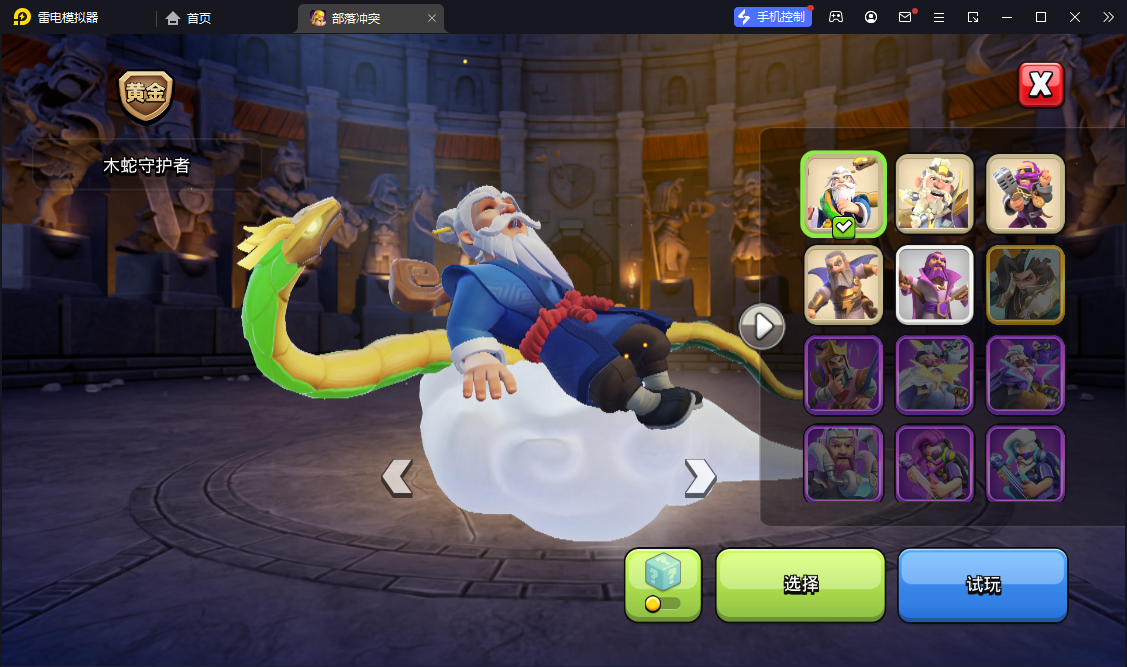This screenshot has width=1127, height=667.
Task: Switch to the emulator 首页 home tab
Action: [188, 18]
